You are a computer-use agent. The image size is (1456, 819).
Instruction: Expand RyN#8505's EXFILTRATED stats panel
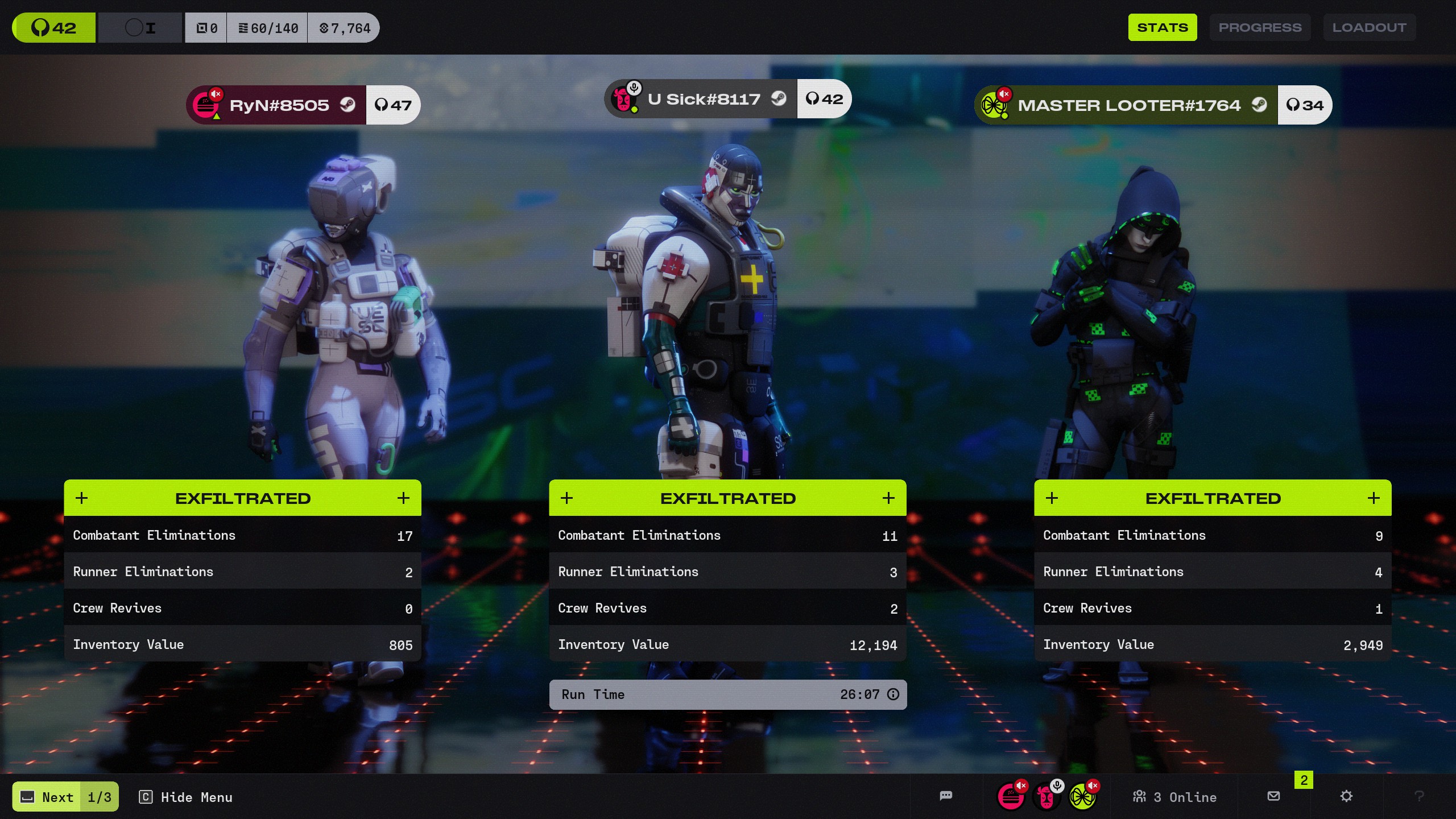tap(403, 498)
